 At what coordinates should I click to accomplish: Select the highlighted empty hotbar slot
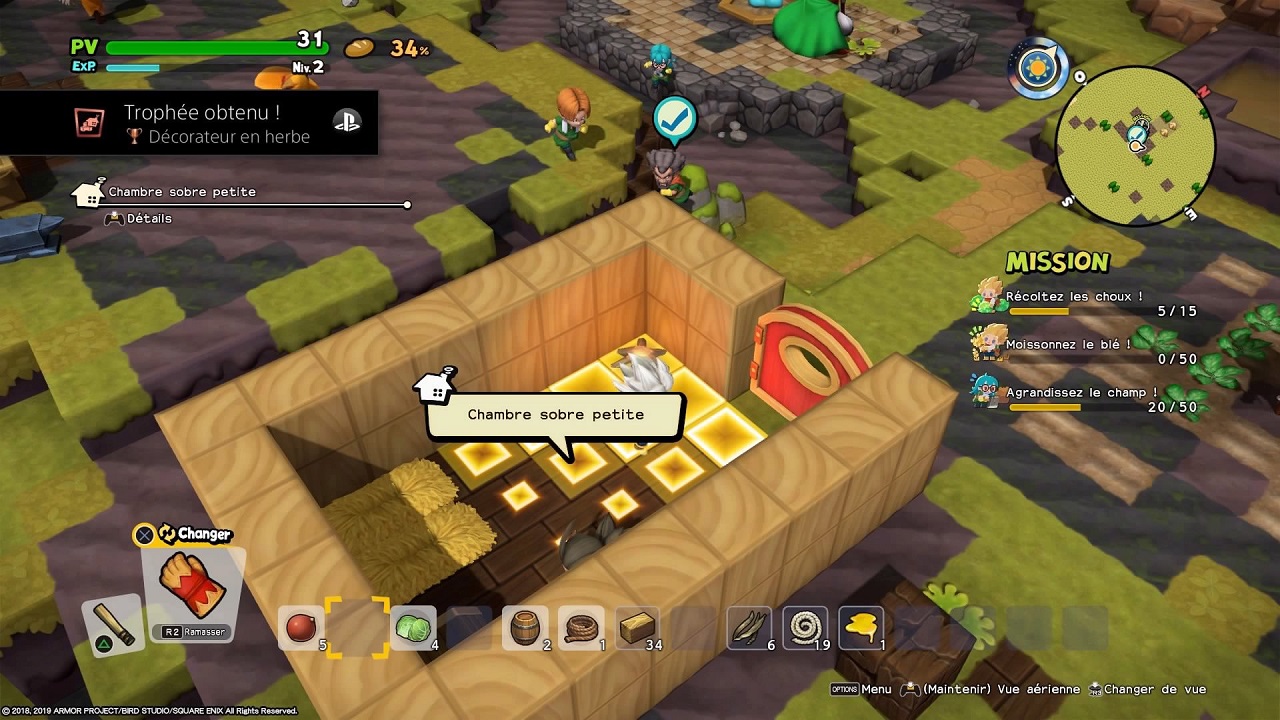tap(357, 628)
